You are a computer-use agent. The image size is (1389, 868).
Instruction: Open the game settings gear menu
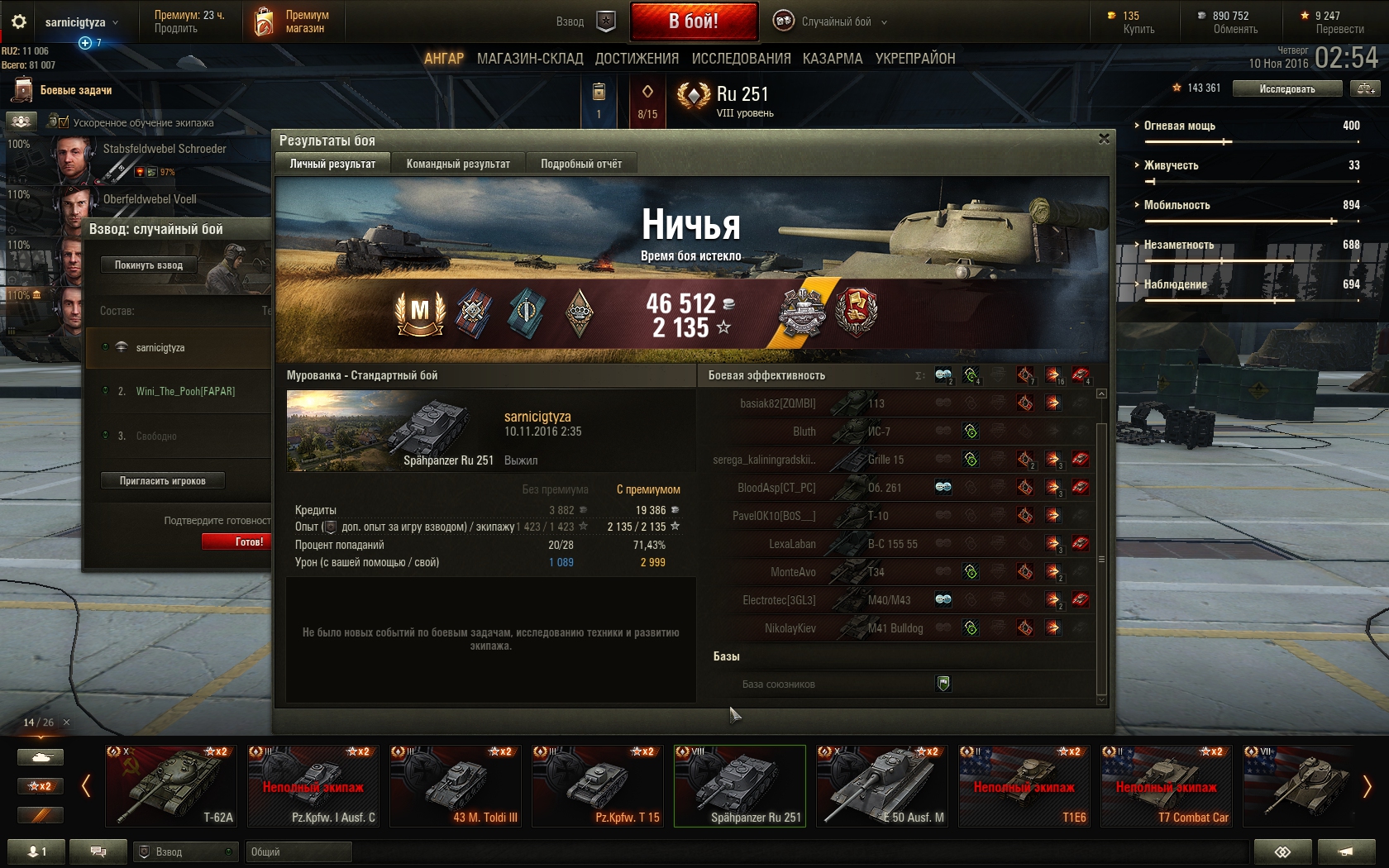click(19, 21)
